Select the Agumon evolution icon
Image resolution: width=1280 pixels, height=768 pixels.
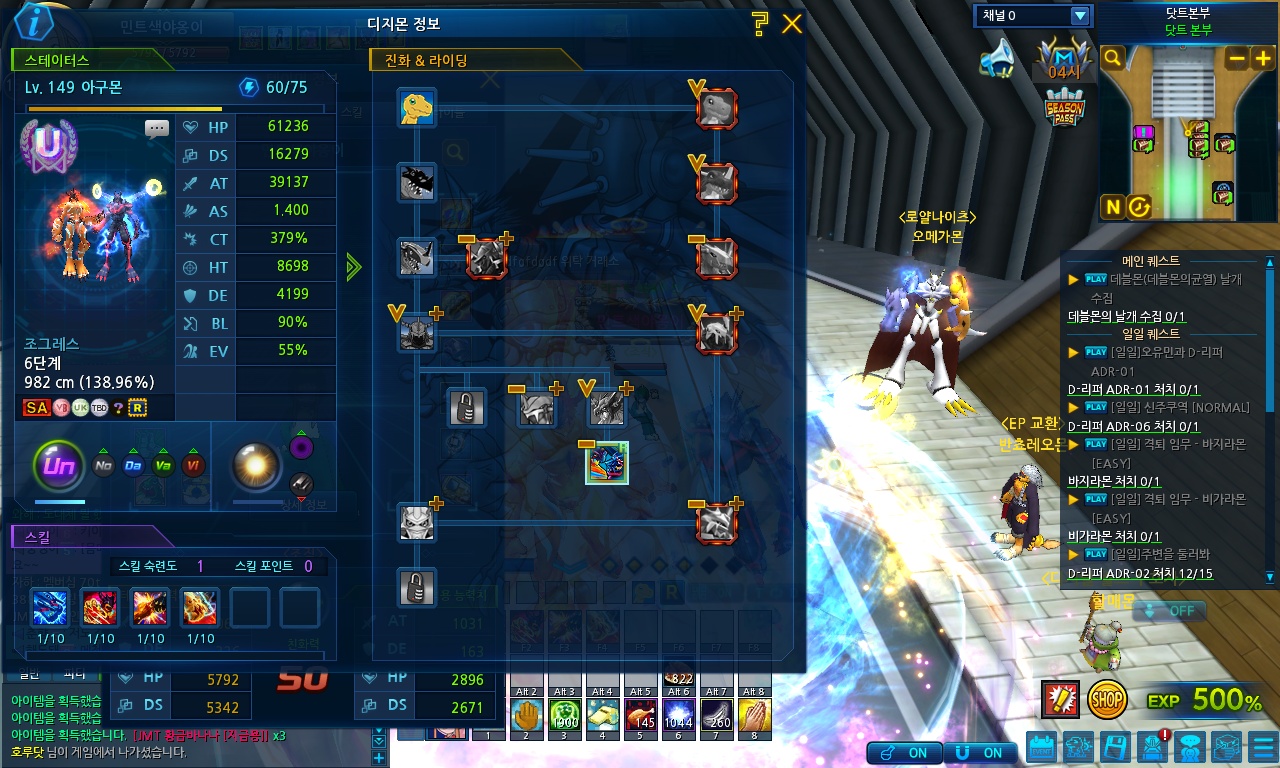[416, 107]
